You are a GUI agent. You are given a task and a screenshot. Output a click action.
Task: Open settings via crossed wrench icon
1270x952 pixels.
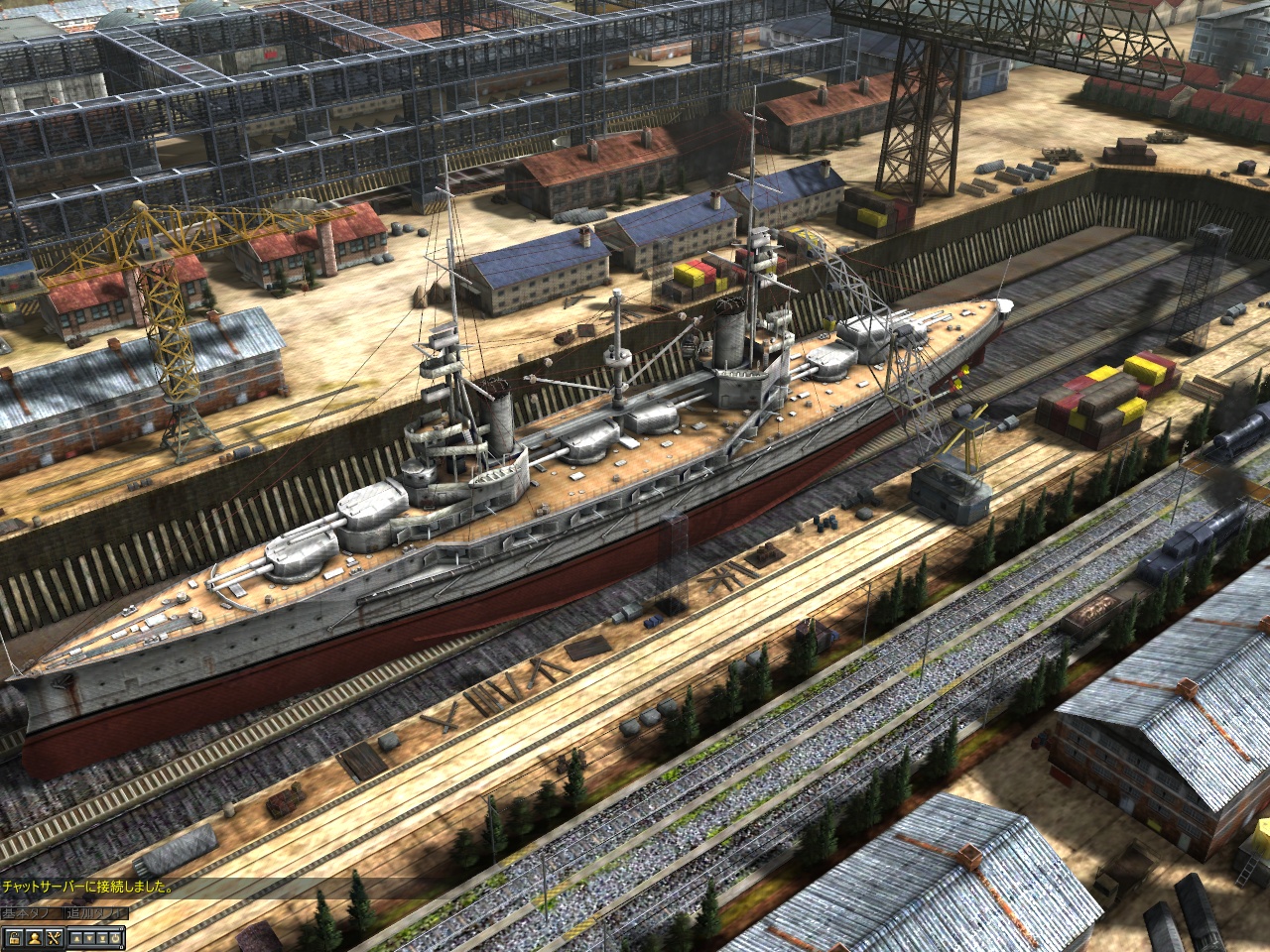point(54,938)
